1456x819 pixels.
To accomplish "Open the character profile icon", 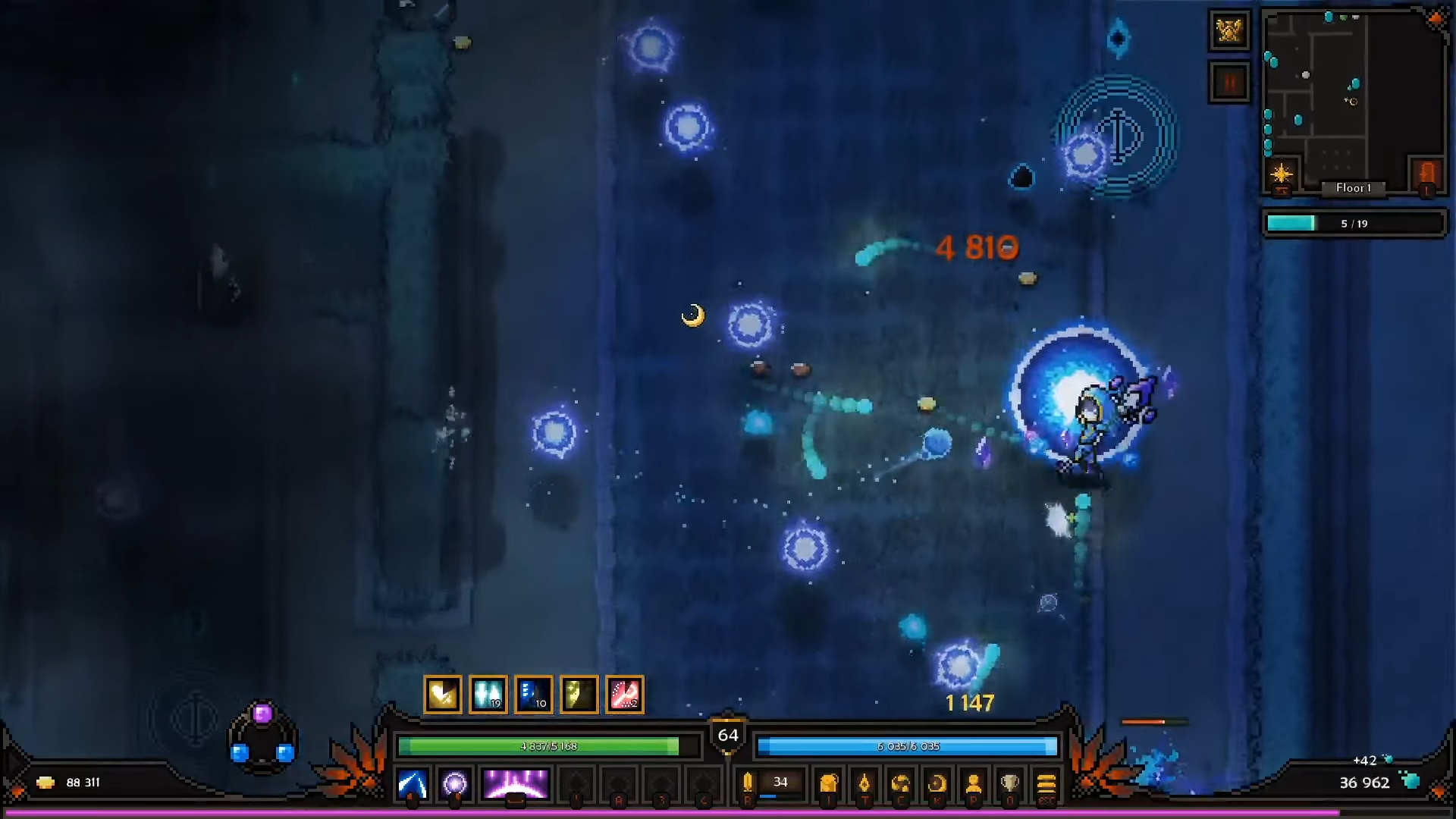I will point(974,783).
